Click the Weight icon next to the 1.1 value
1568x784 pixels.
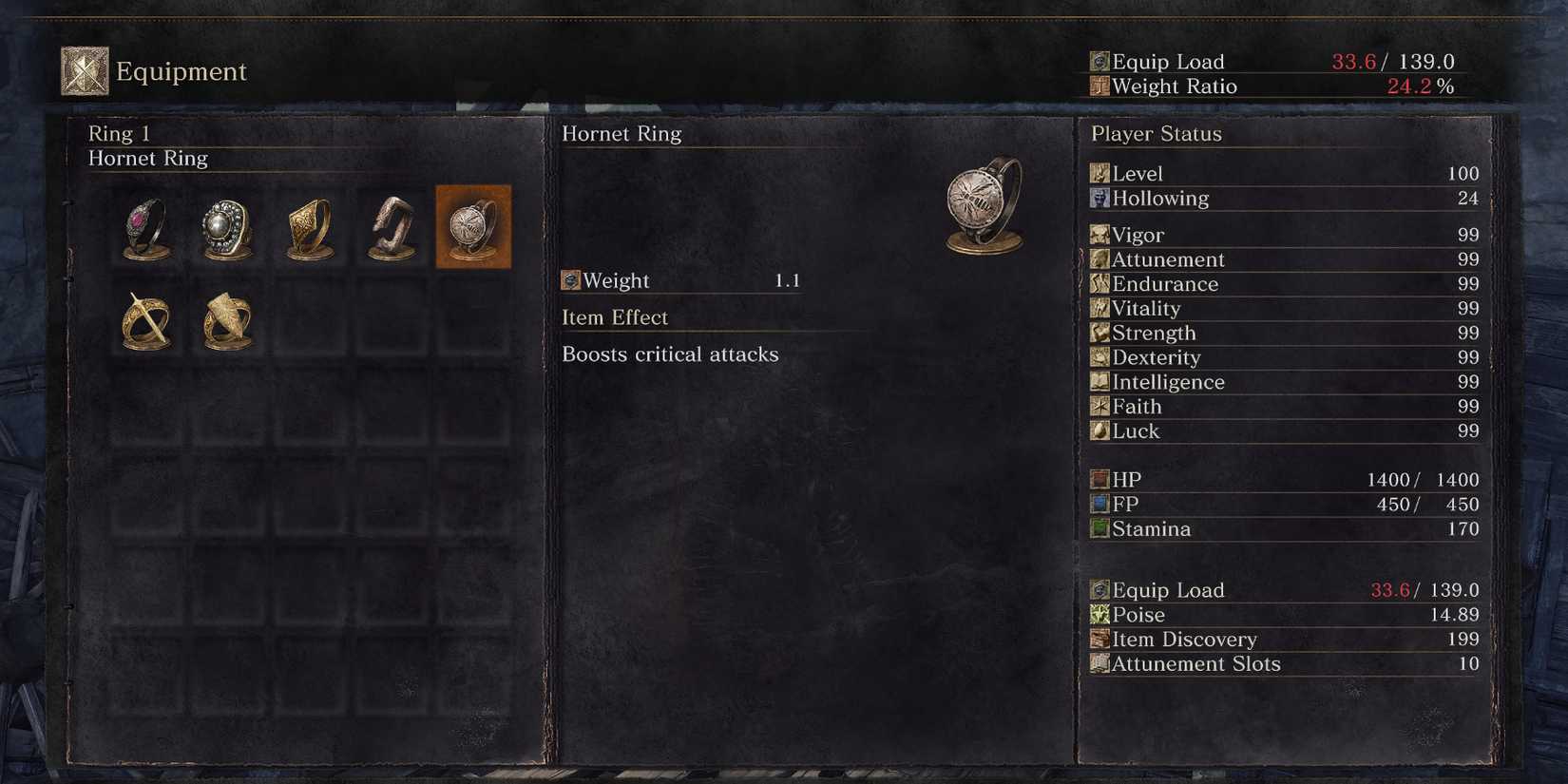coord(571,280)
